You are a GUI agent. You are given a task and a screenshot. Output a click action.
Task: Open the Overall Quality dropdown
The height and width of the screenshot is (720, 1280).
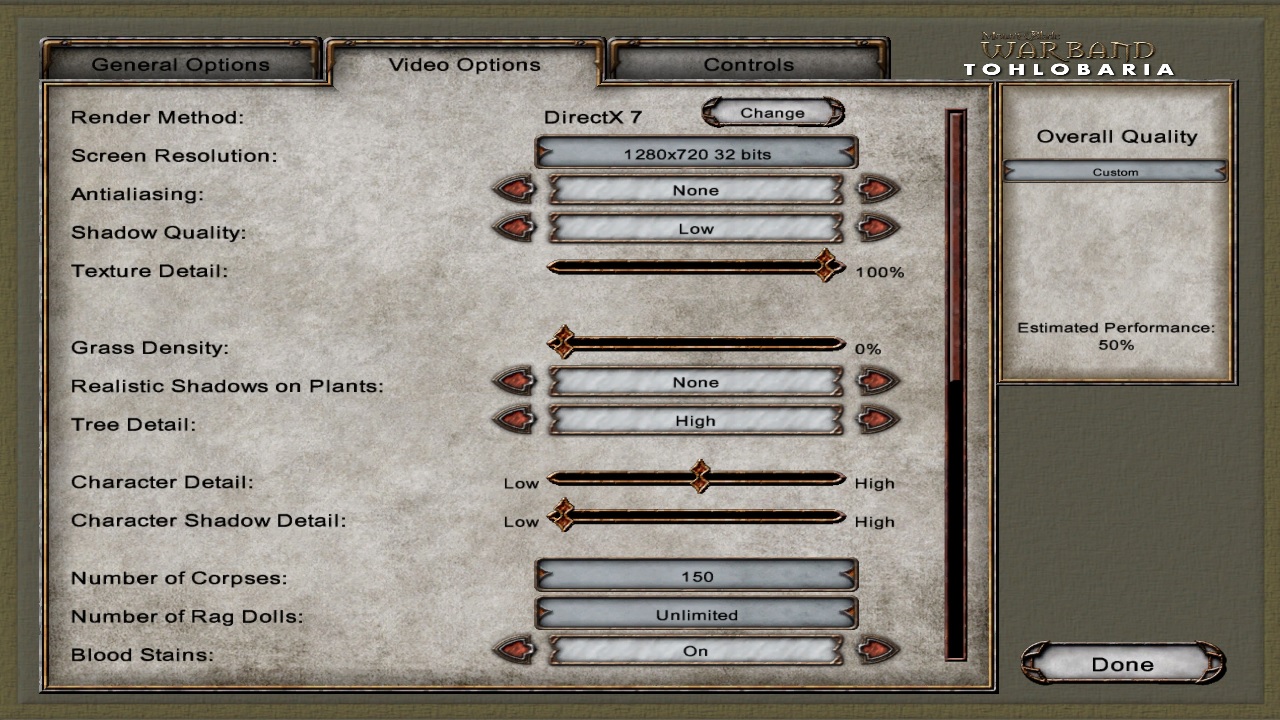[x=1115, y=172]
